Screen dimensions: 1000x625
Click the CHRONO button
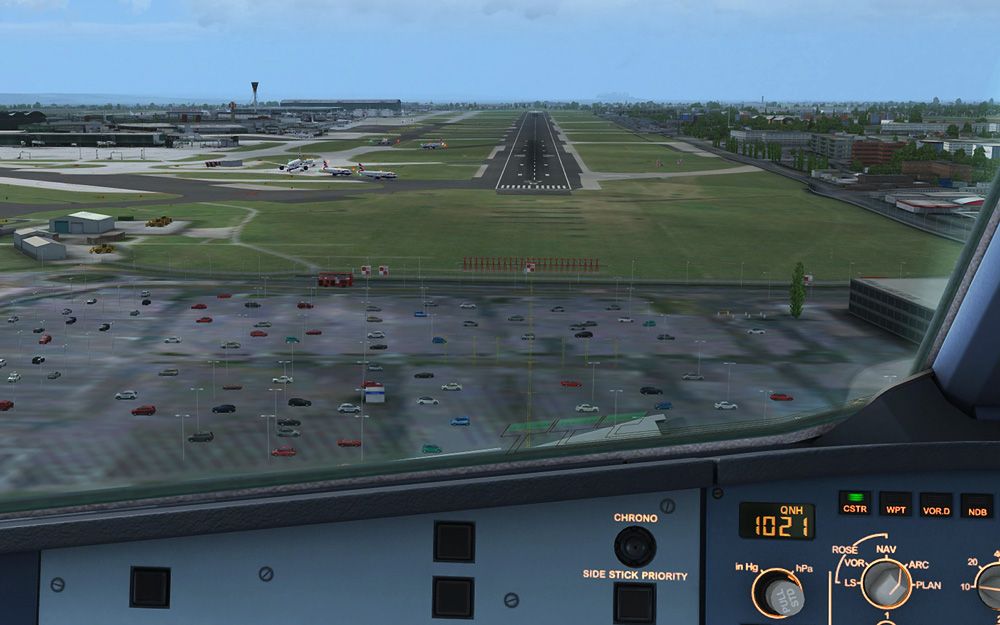pyautogui.click(x=635, y=546)
